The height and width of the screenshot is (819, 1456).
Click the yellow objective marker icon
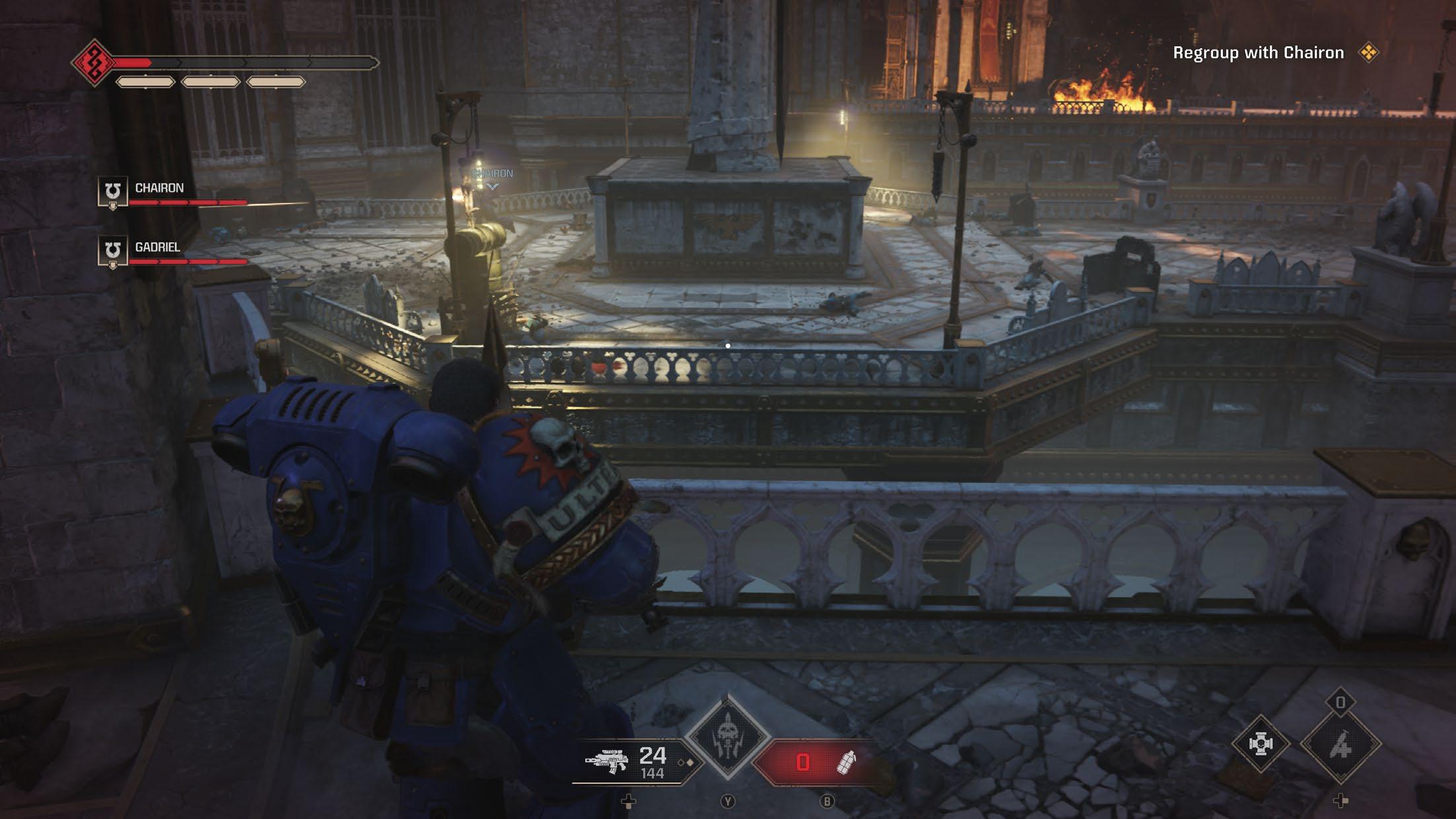click(1368, 53)
